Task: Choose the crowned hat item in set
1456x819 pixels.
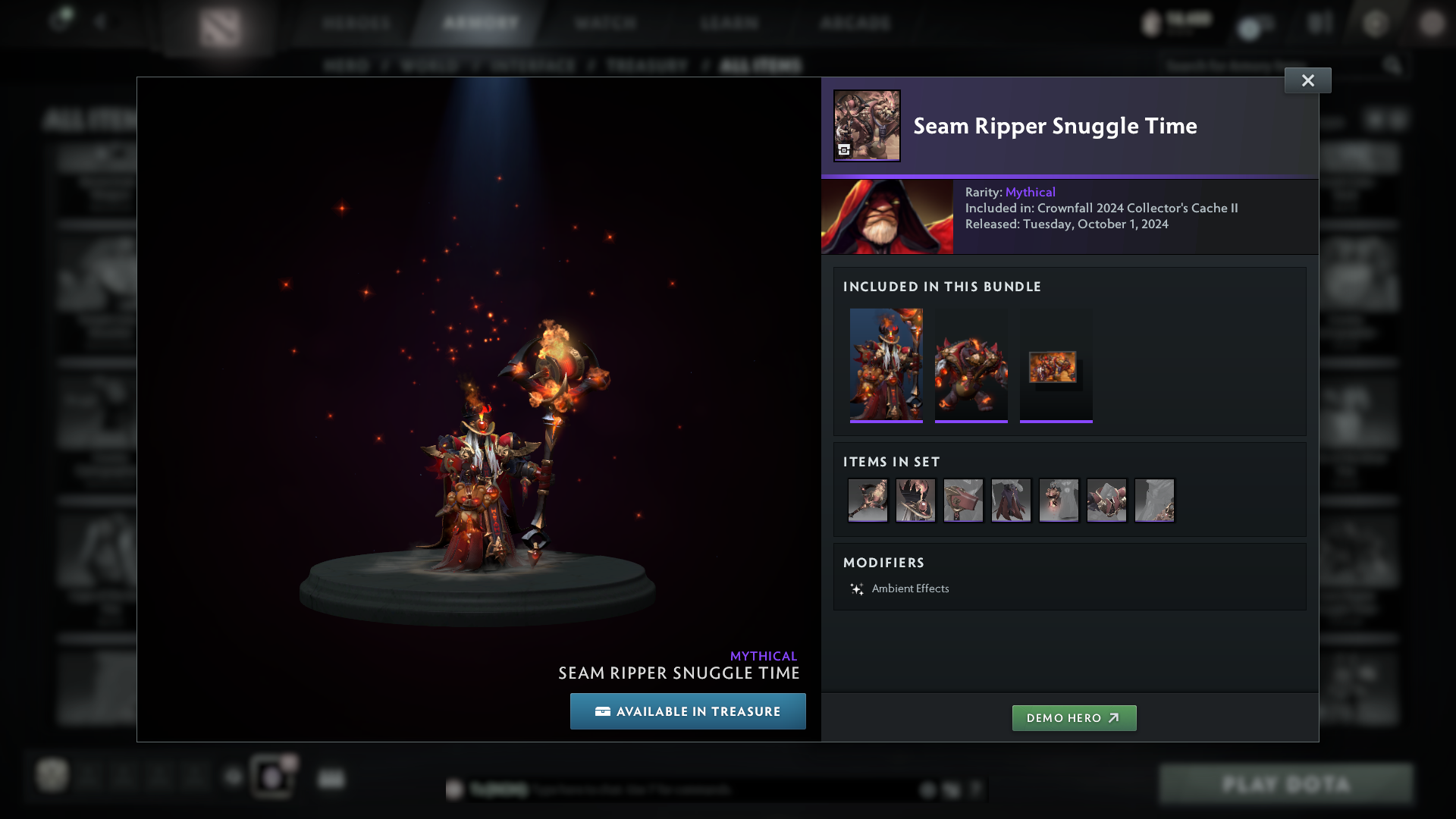Action: click(x=915, y=500)
